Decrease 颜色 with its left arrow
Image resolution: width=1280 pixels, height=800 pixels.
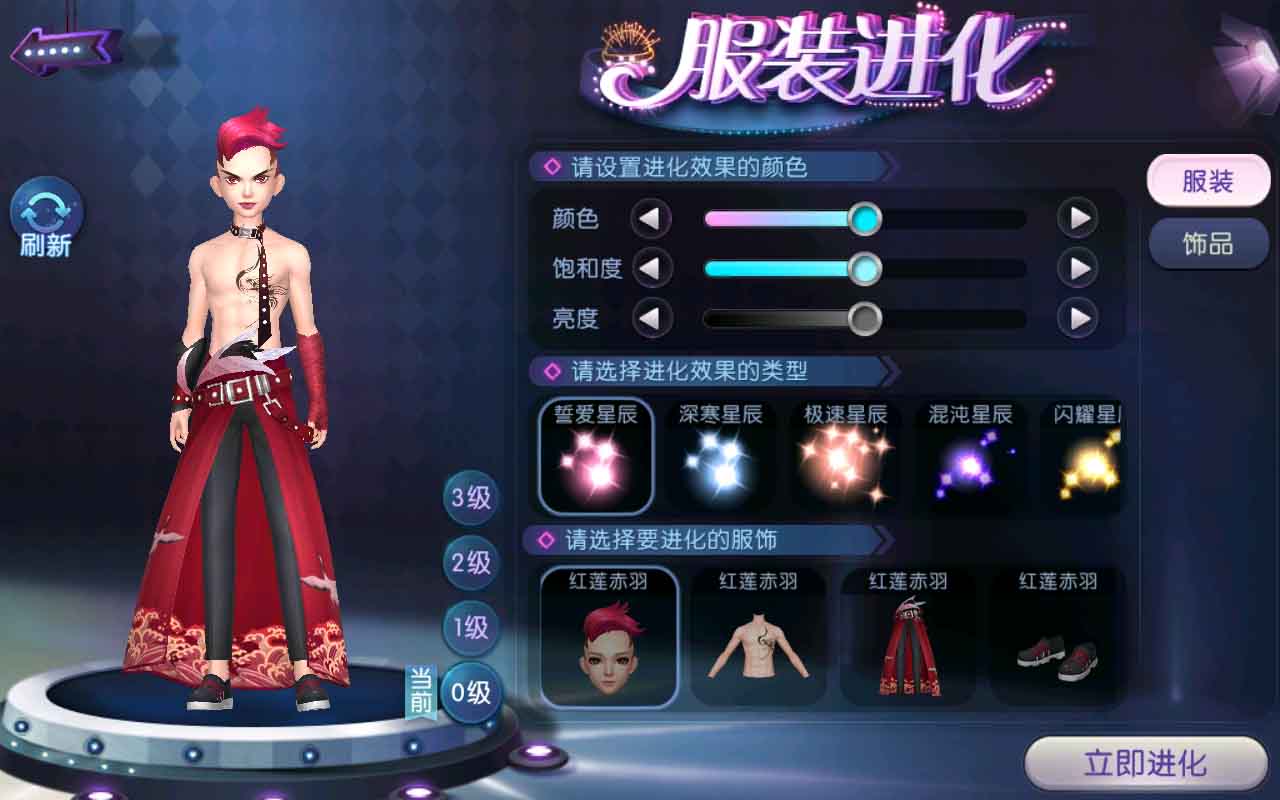[651, 218]
